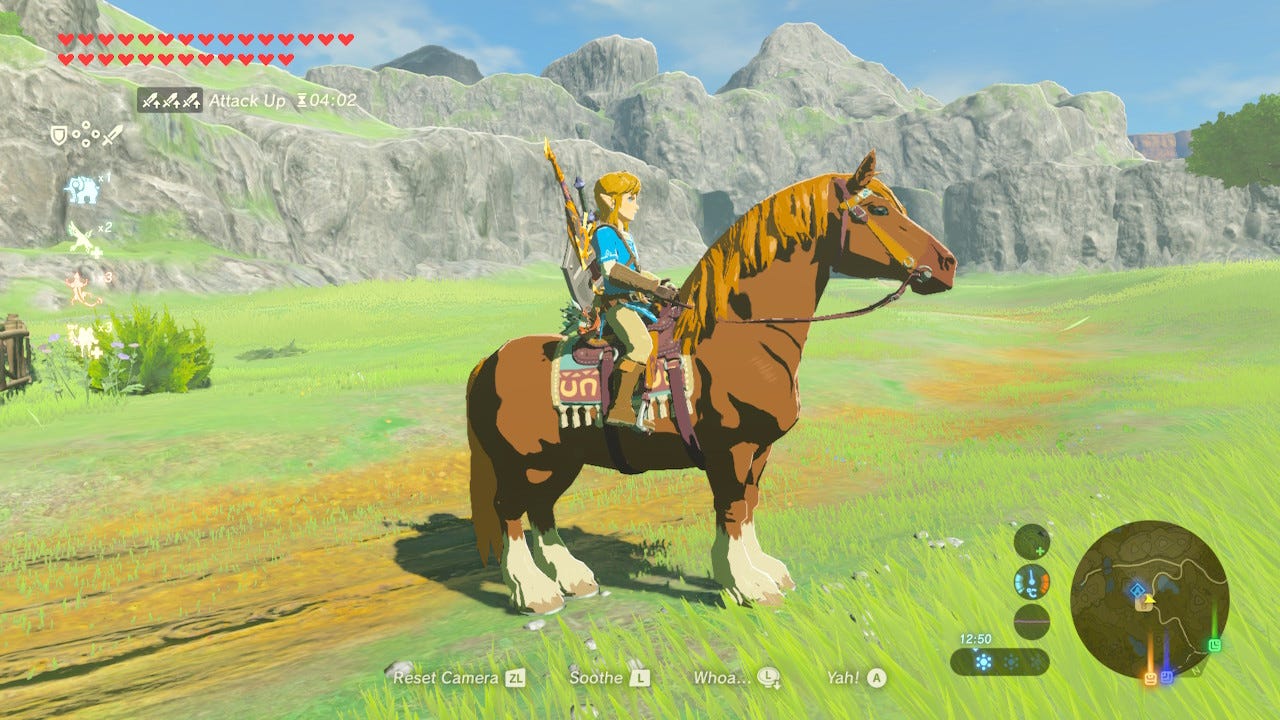
Task: Select the yellow player arrow on minimap
Action: pos(1148,600)
